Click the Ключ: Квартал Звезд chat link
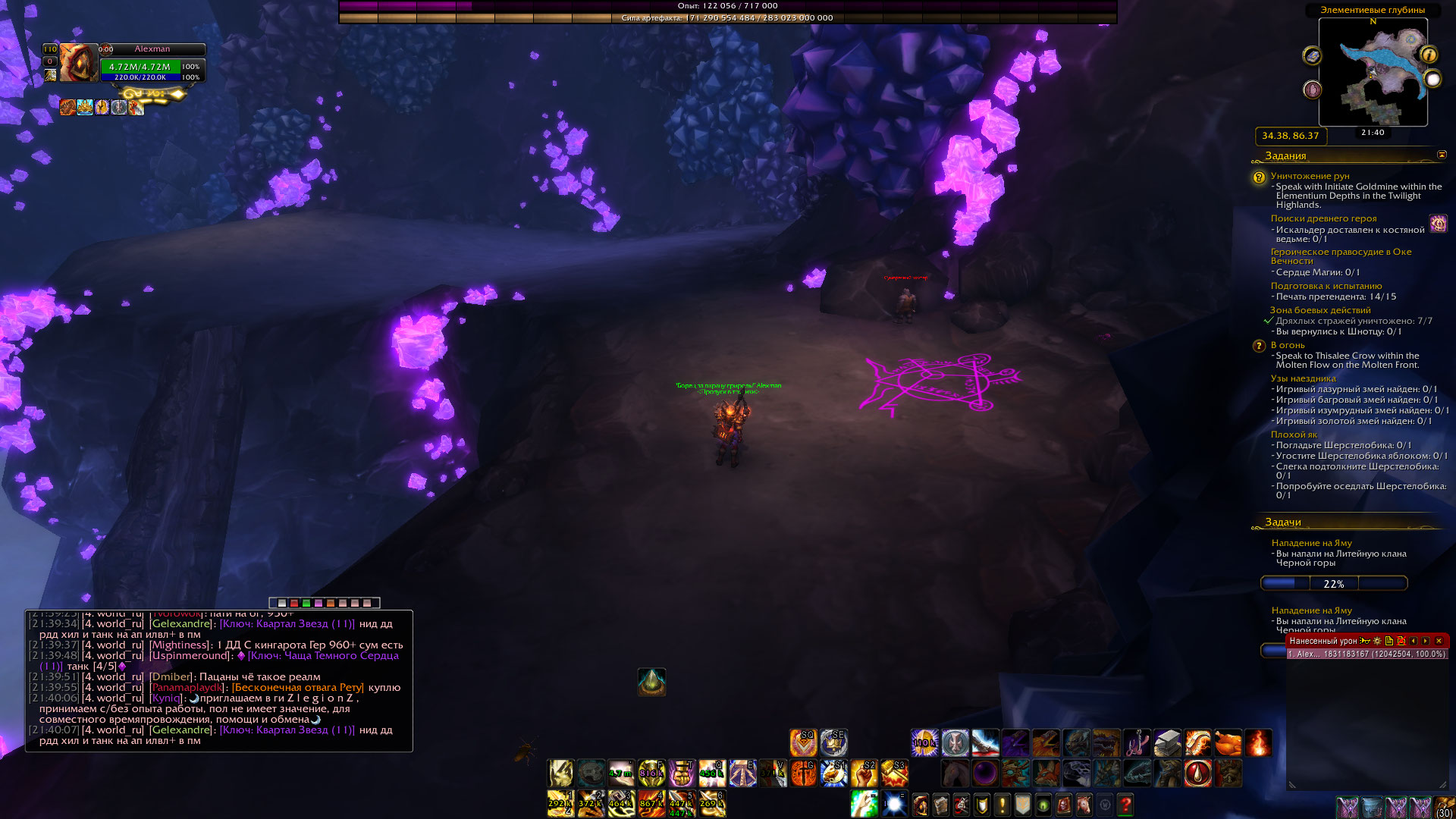This screenshot has height=819, width=1456. 287,624
